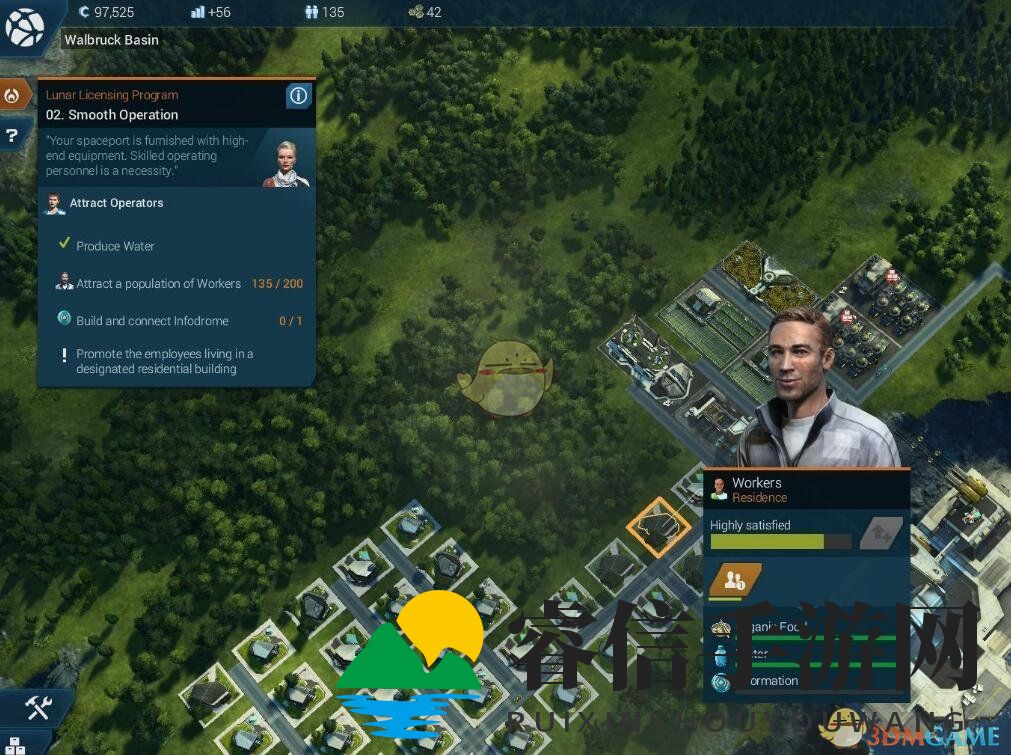Screen dimensions: 1011x755
Task: Select the orange residents tab in Workers panel
Action: (735, 580)
